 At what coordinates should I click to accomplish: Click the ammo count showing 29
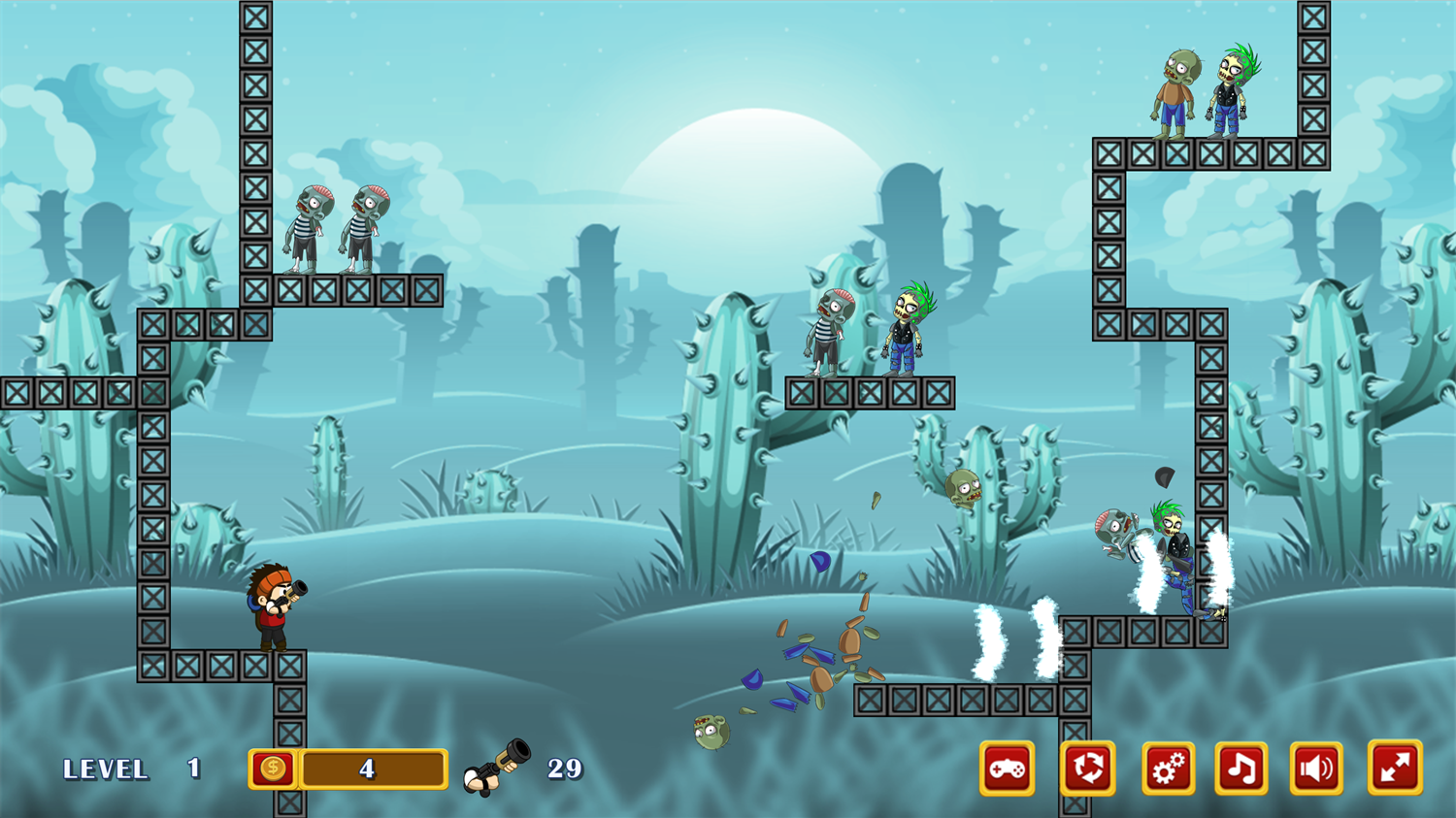pyautogui.click(x=566, y=768)
